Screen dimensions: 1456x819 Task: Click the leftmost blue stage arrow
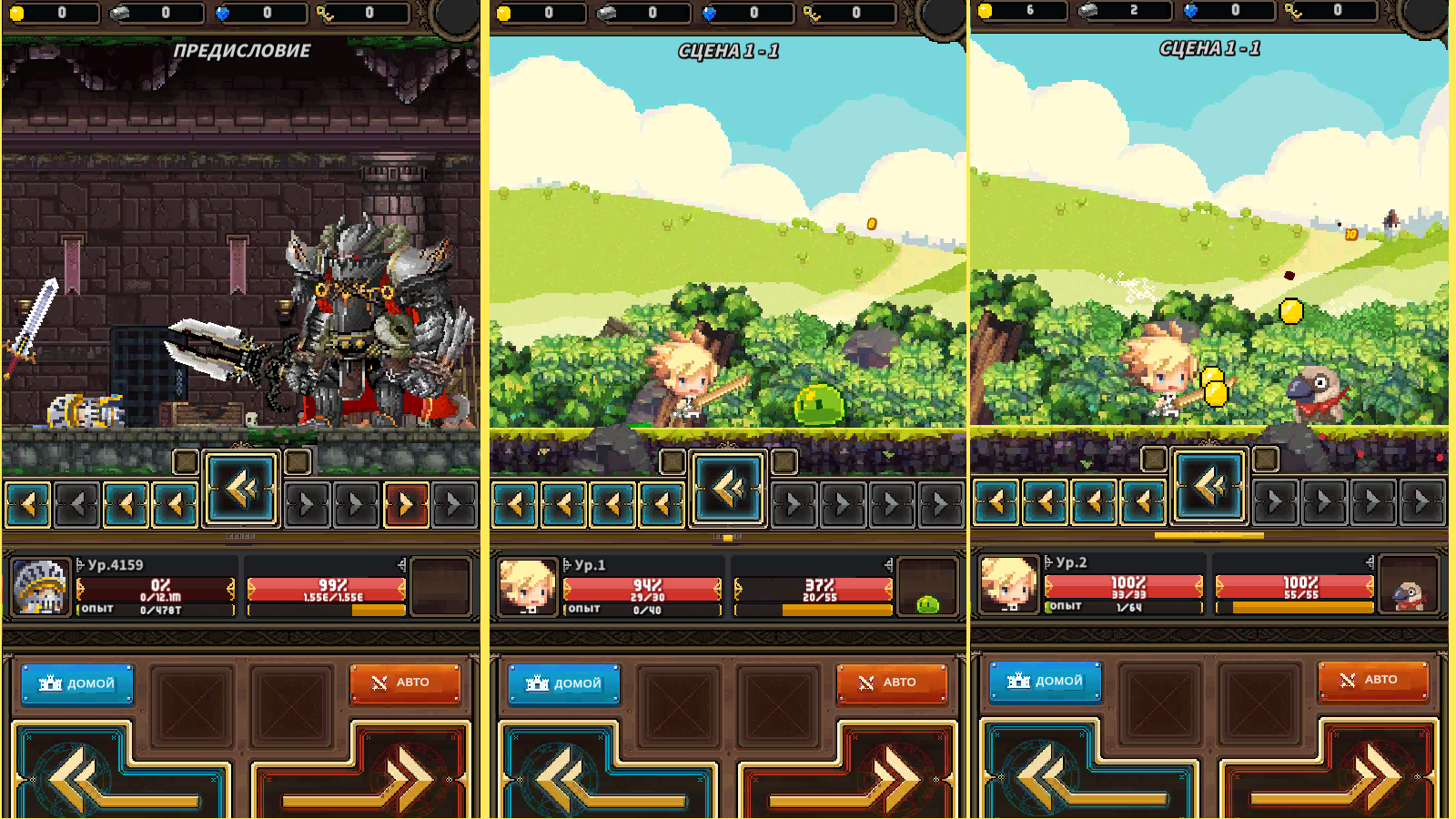tap(25, 501)
